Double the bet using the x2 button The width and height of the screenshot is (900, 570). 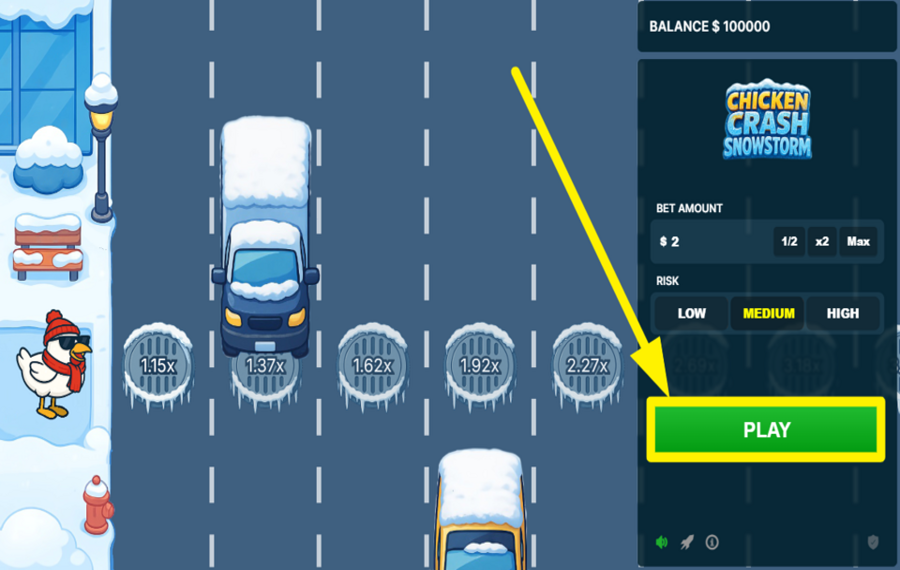pos(822,242)
